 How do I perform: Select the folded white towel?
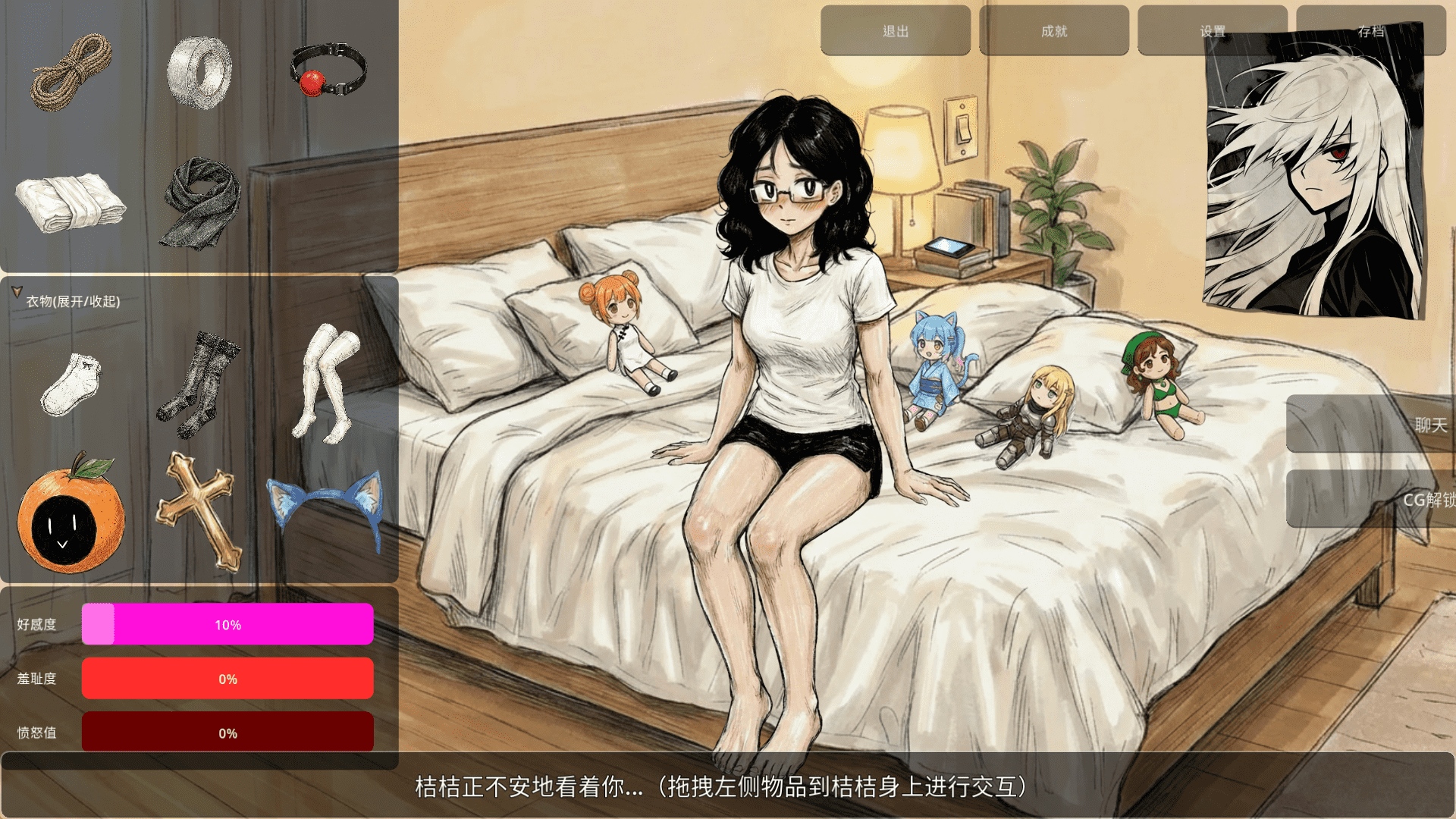coord(70,203)
